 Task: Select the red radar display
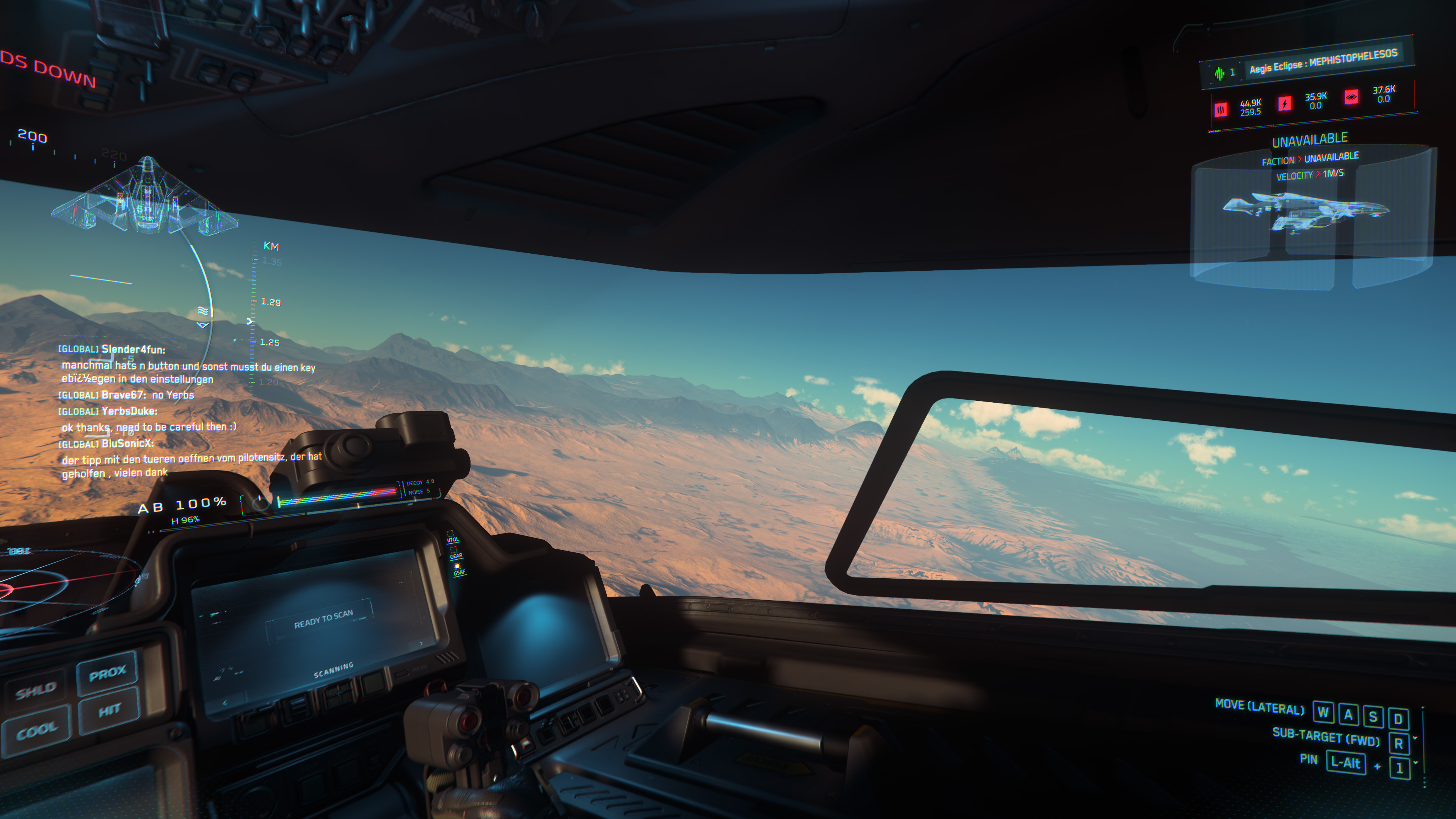coord(51,588)
